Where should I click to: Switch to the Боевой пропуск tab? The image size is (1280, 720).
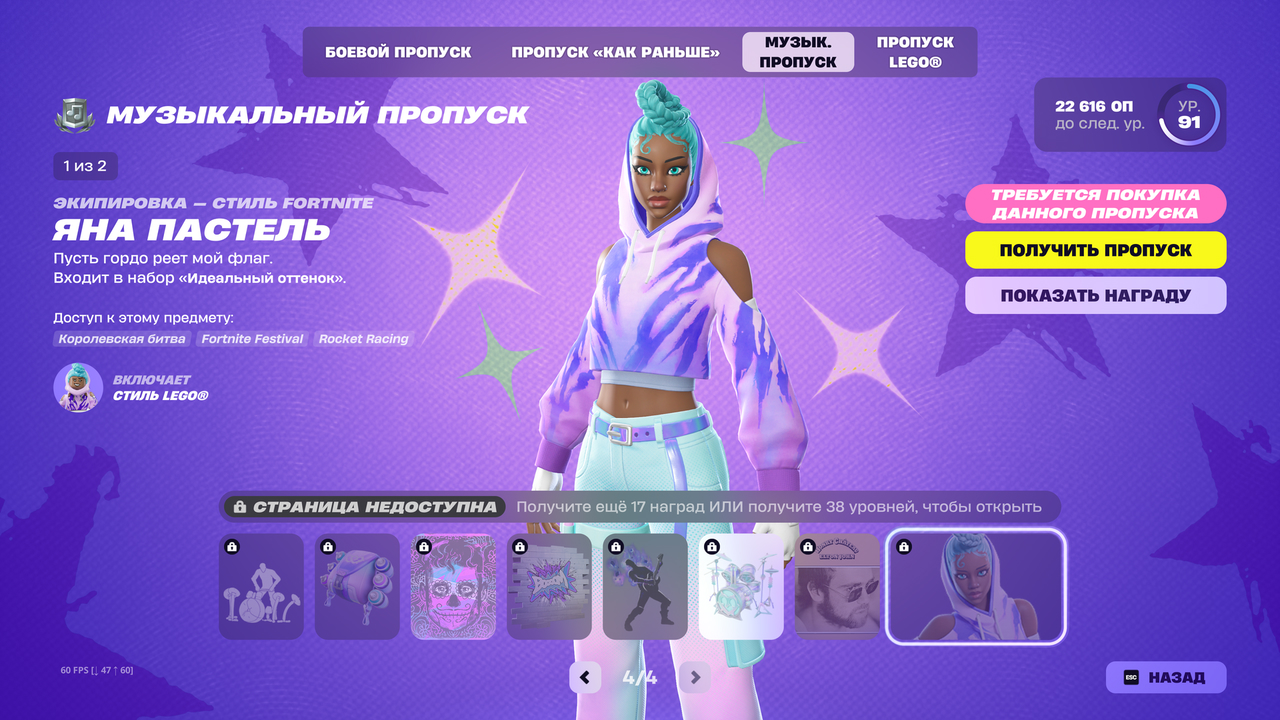click(x=398, y=52)
